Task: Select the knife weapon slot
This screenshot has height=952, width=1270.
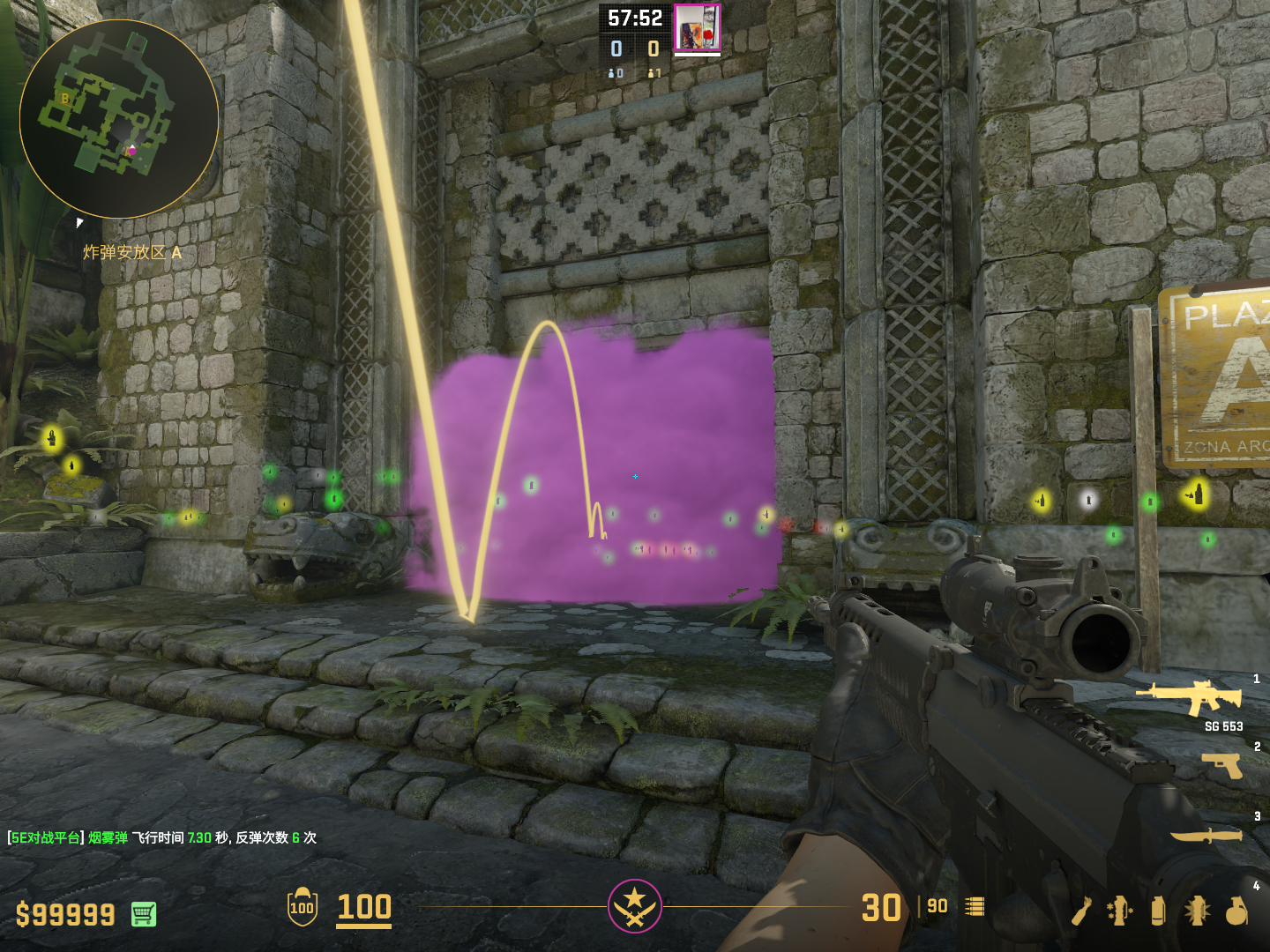Action: click(1205, 834)
